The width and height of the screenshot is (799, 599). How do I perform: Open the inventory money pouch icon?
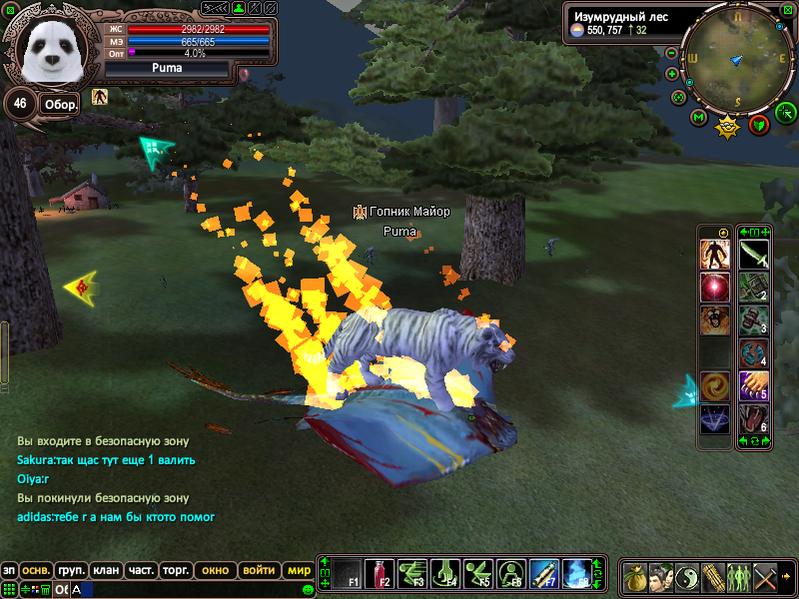[634, 577]
